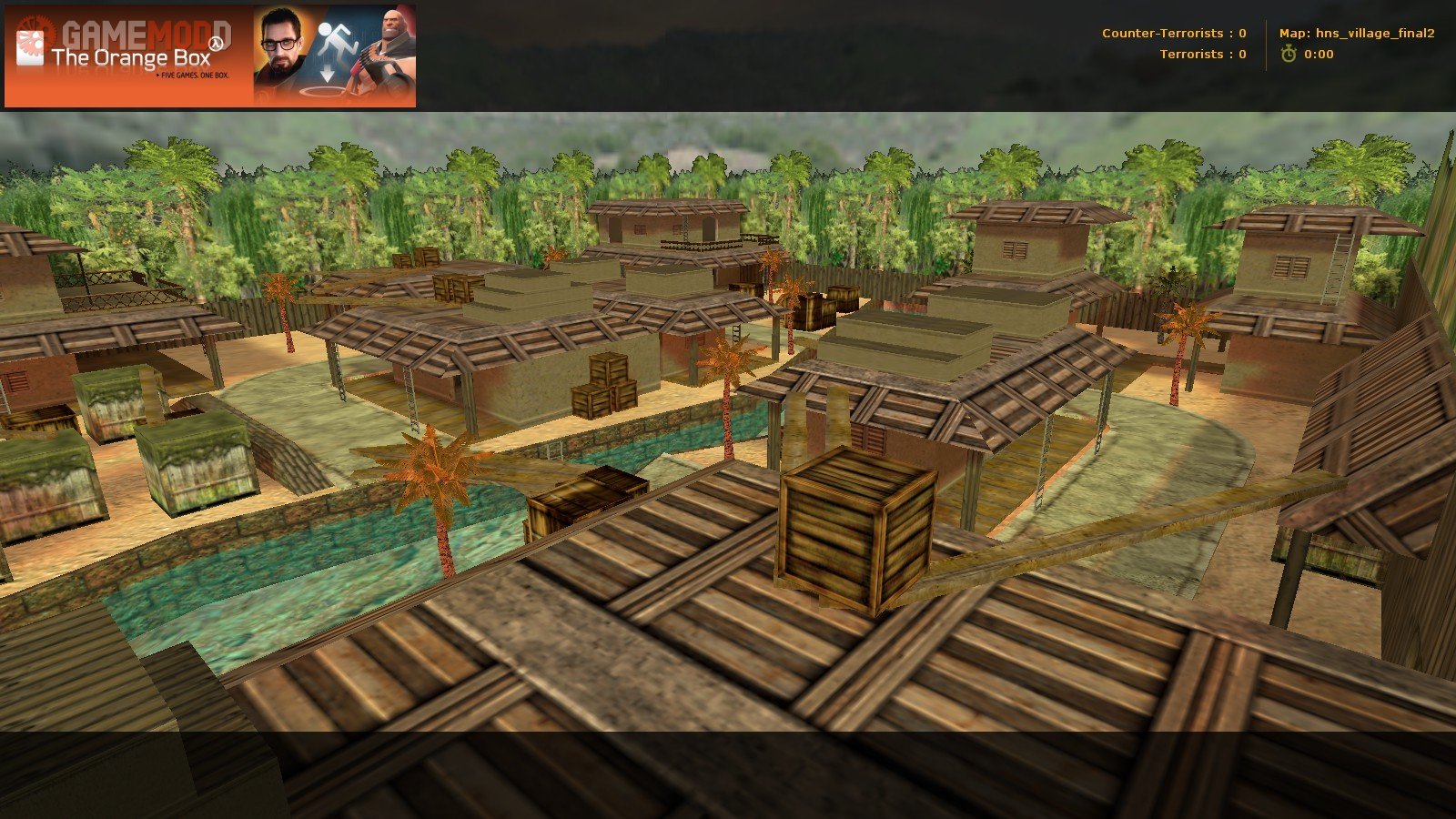The height and width of the screenshot is (819, 1456).
Task: Open The Orange Box banner advertisement
Action: [x=210, y=56]
